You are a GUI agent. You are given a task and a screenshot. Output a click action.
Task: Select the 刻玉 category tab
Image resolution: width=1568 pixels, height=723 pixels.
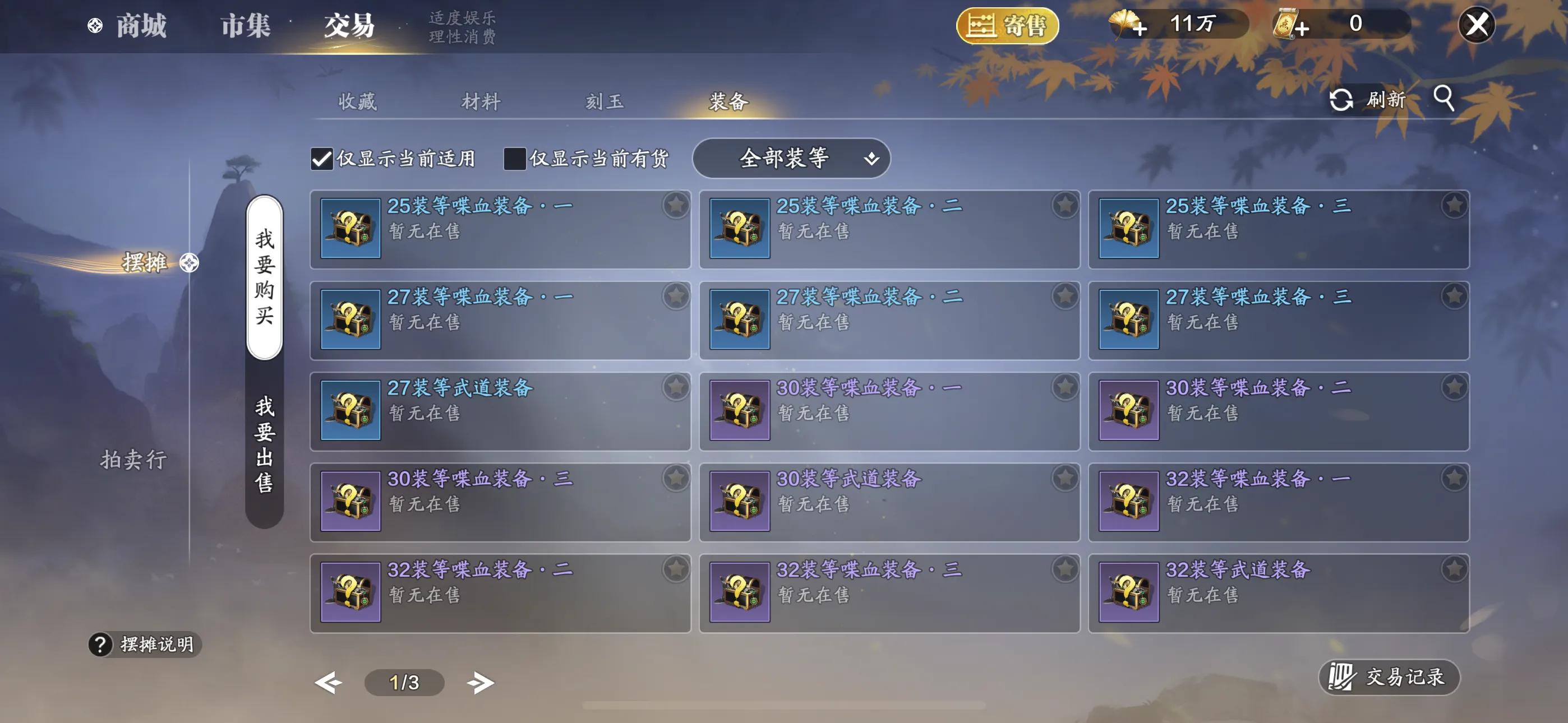pos(605,101)
